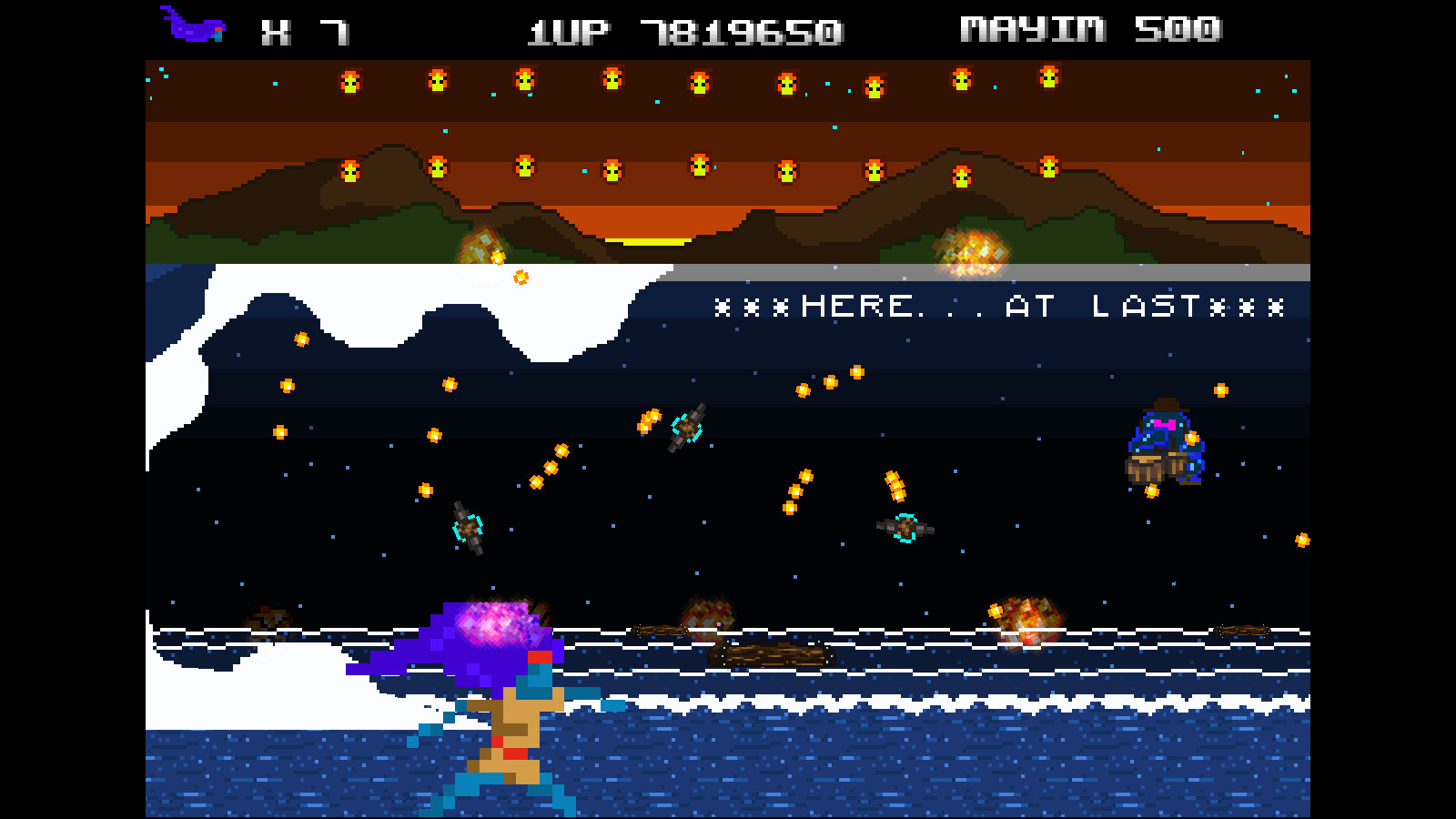Click the floating log in the water

(769, 653)
